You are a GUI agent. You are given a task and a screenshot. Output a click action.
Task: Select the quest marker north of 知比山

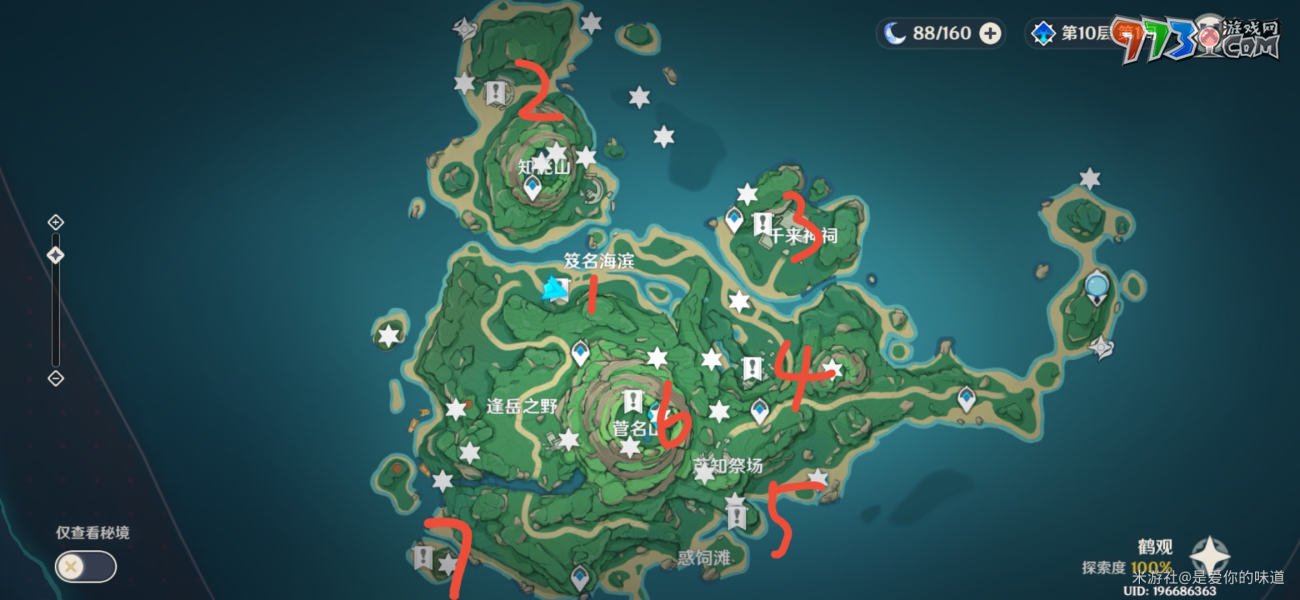click(495, 93)
